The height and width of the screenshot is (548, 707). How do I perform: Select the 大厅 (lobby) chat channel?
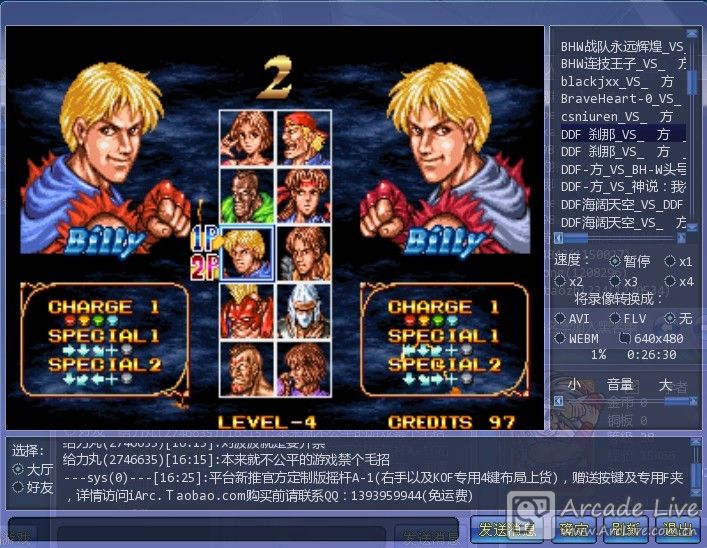(17, 469)
